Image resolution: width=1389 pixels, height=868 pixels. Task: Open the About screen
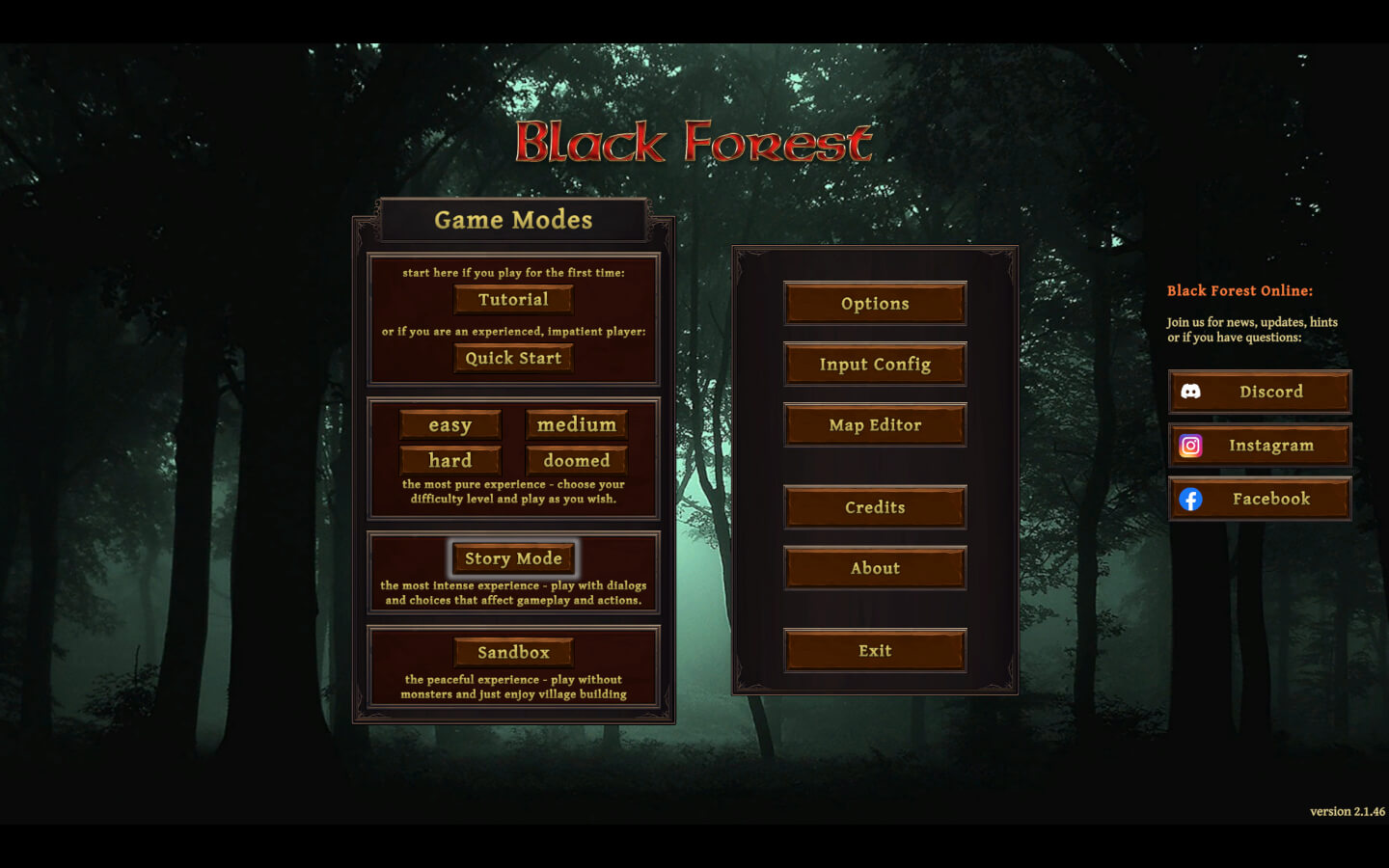874,567
